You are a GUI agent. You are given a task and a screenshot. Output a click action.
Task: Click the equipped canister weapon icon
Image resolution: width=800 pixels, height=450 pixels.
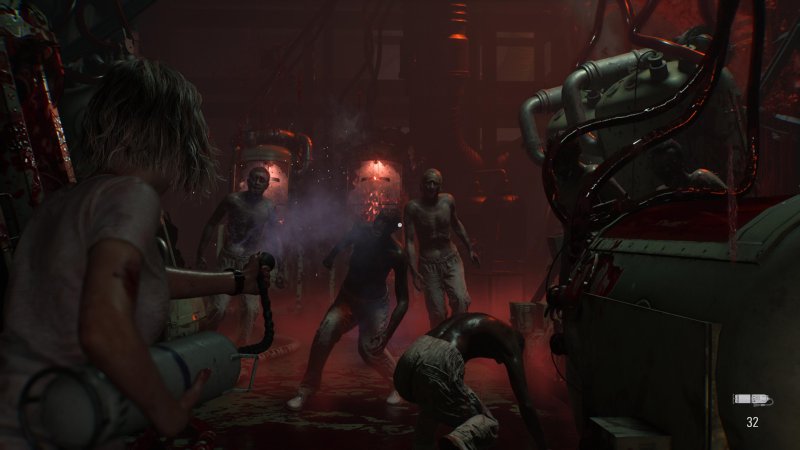[x=752, y=400]
